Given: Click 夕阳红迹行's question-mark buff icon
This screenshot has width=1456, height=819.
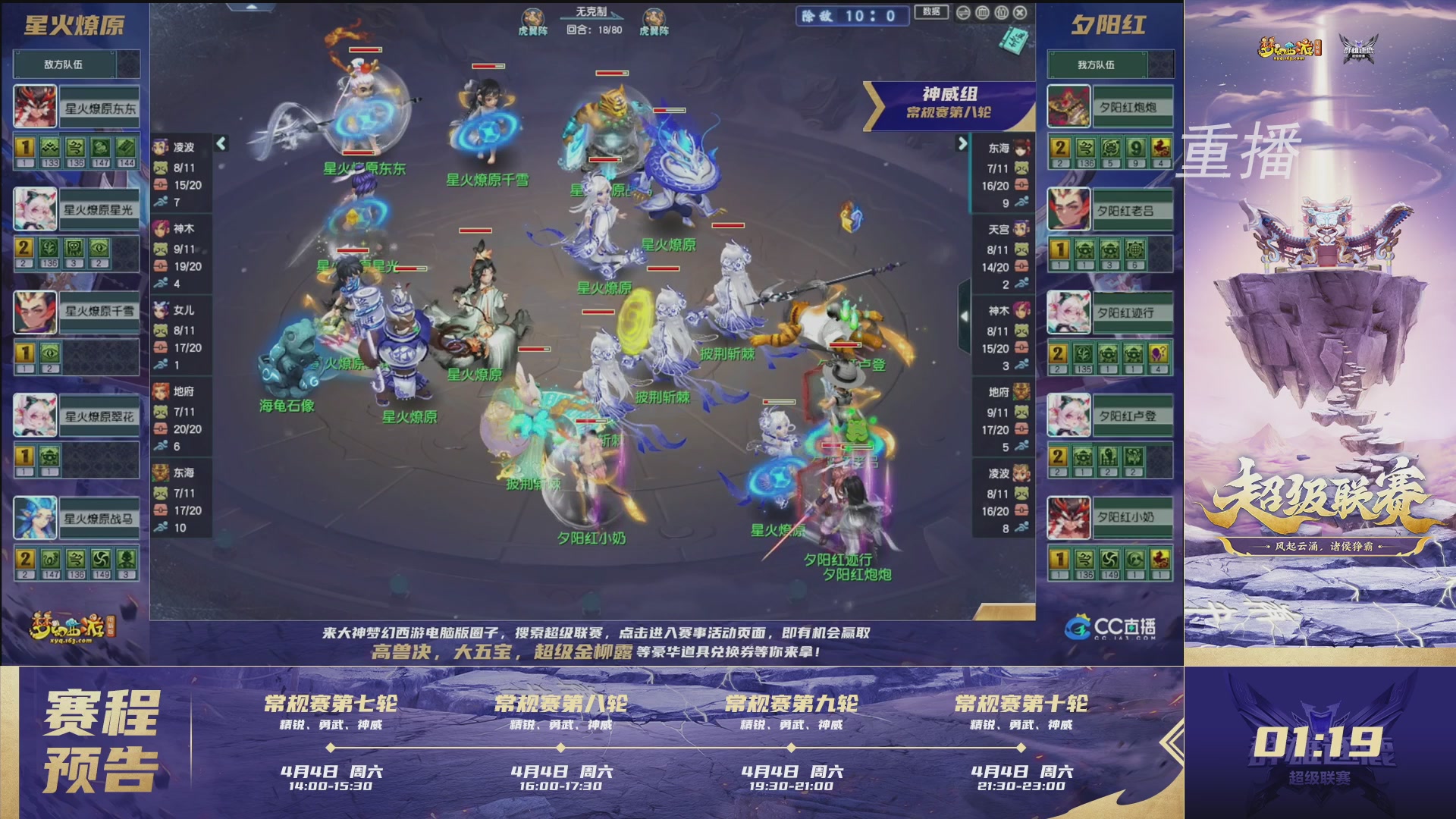Looking at the screenshot, I should [x=1160, y=354].
